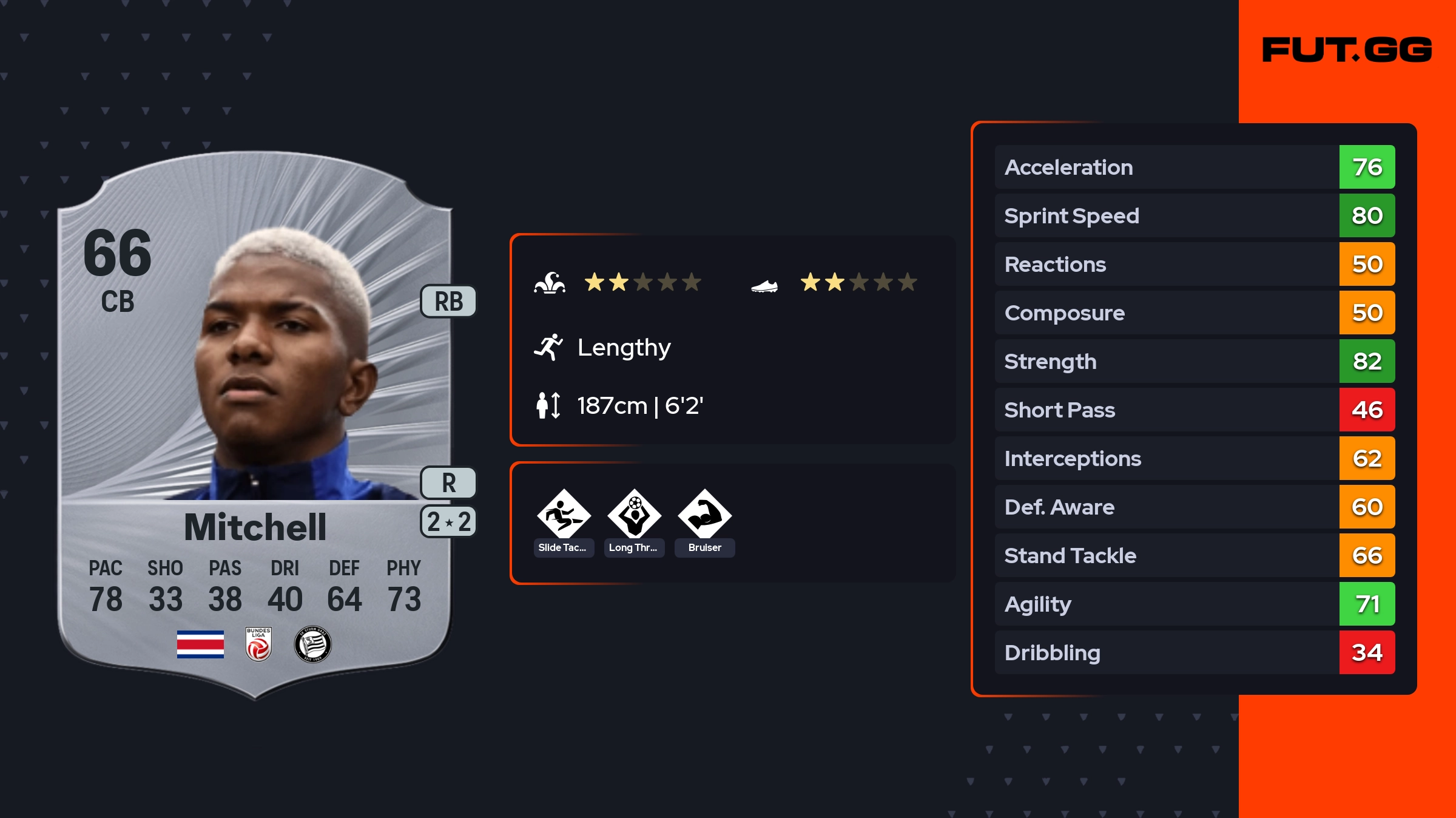Click the Dribbling stat row

pyautogui.click(x=1194, y=652)
